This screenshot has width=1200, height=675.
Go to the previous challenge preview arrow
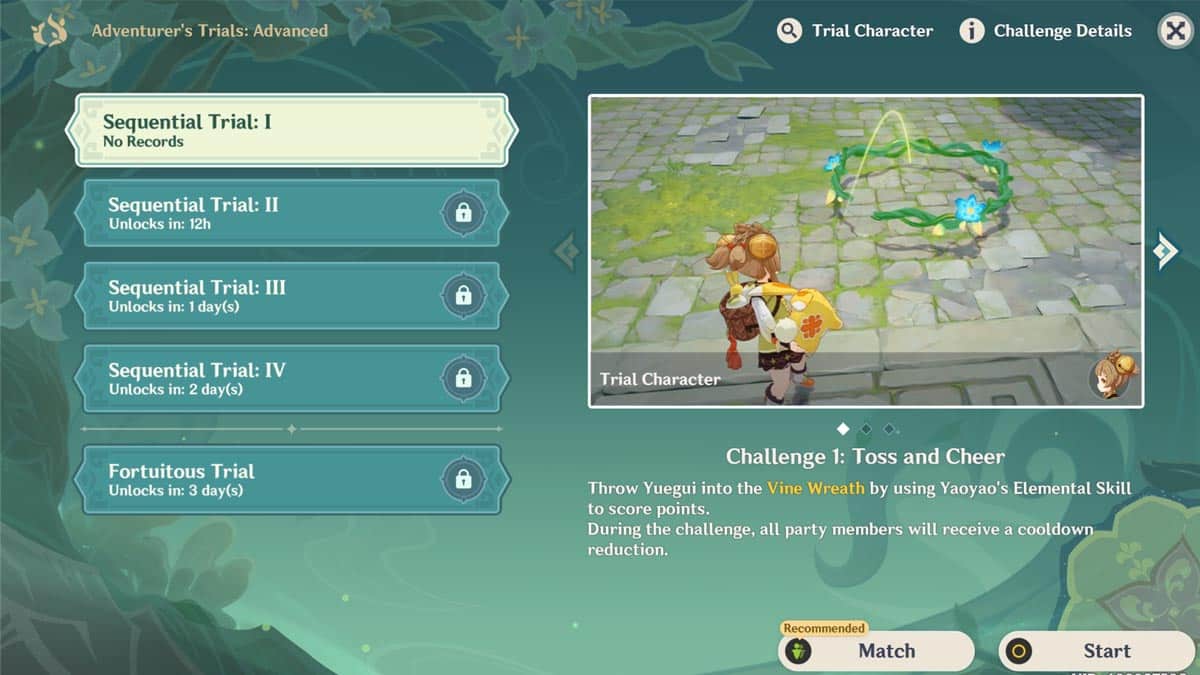click(x=566, y=251)
